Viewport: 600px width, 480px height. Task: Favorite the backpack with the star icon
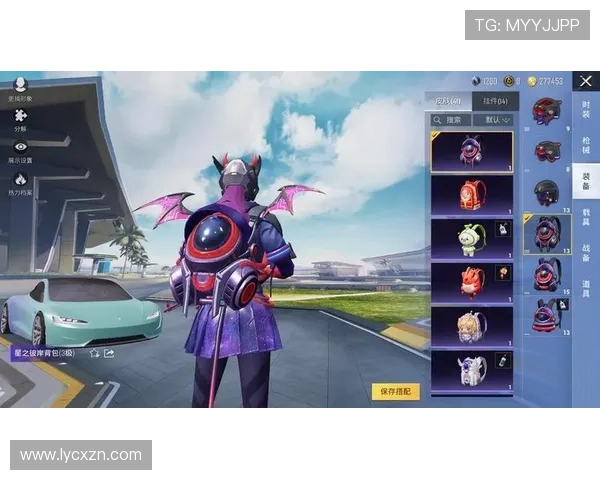pos(94,353)
